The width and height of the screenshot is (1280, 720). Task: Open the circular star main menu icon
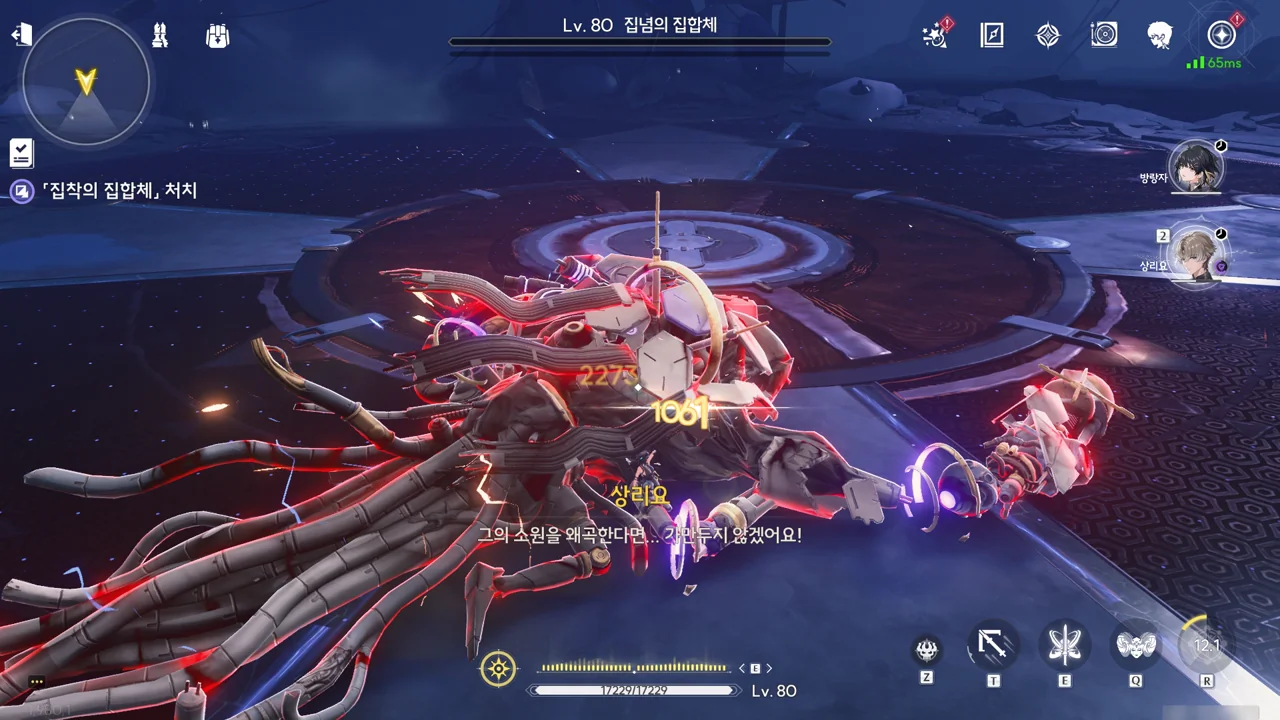pos(1221,35)
